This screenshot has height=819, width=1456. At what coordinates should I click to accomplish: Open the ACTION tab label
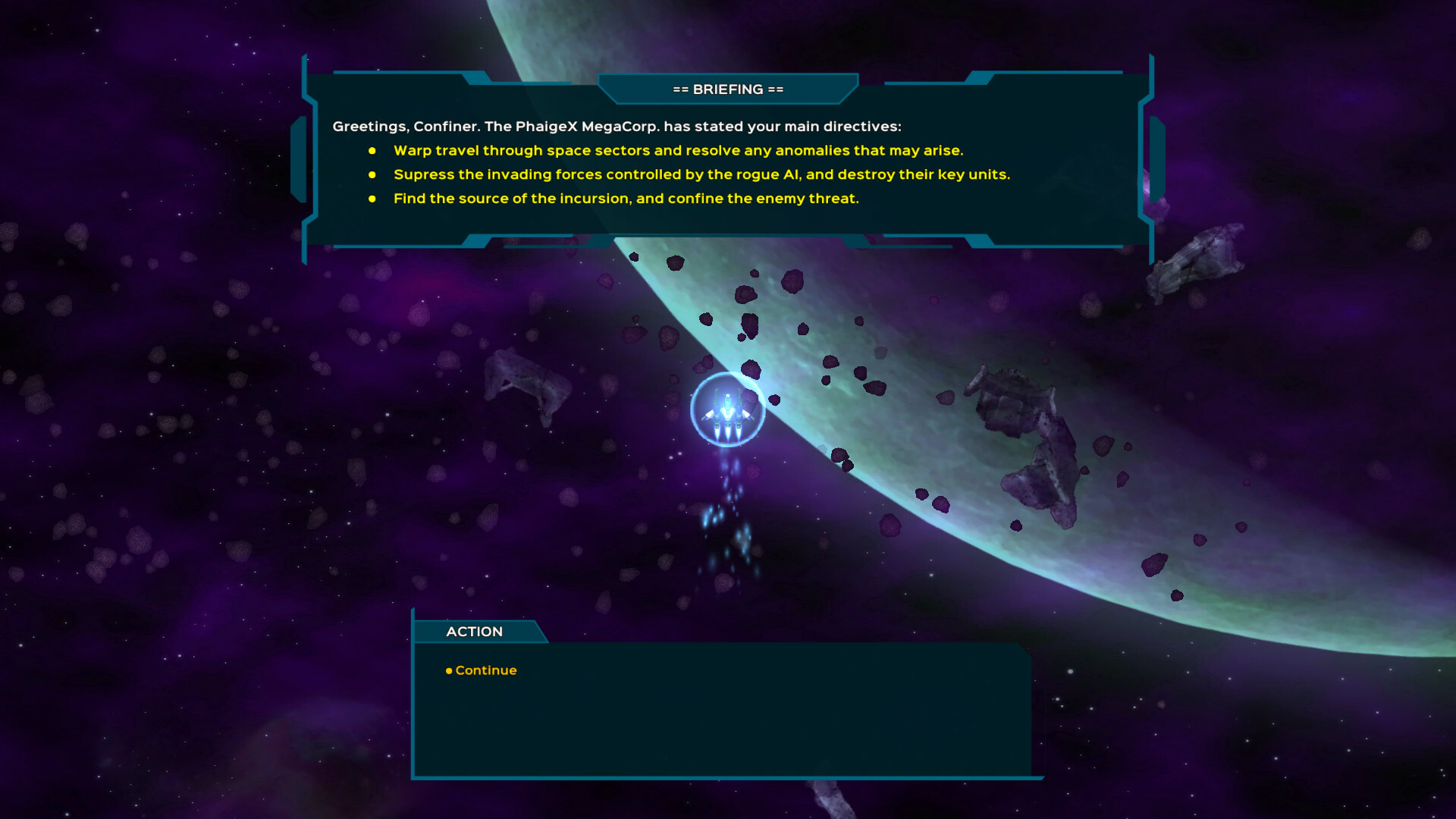tap(474, 631)
